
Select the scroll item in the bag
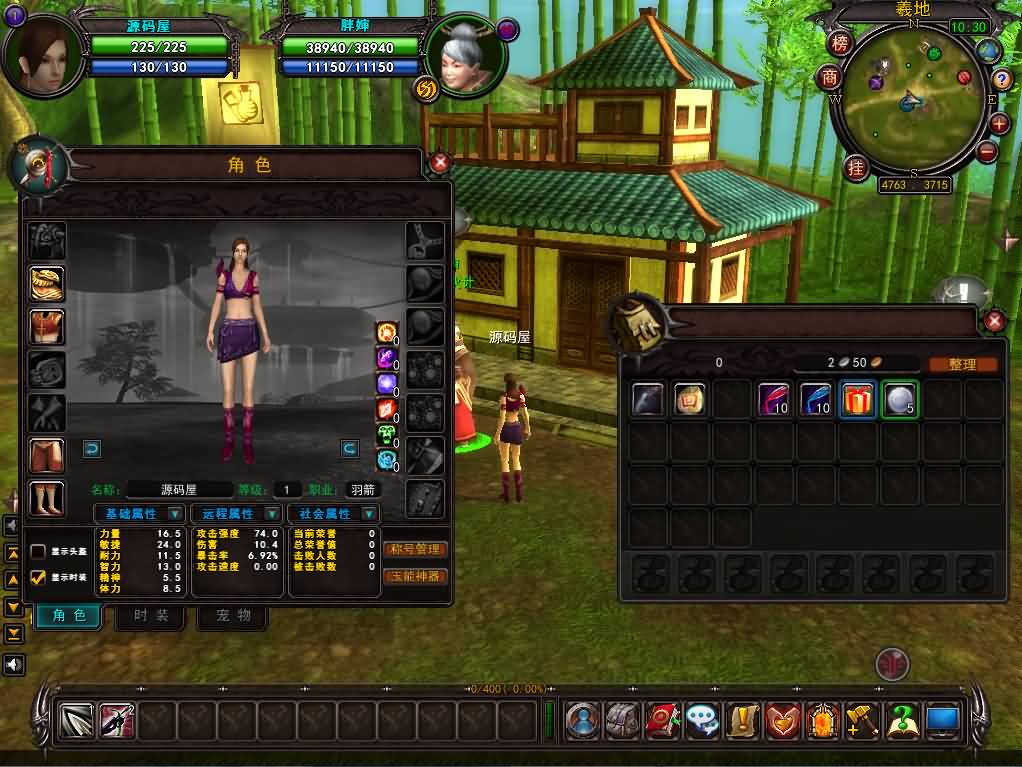689,400
